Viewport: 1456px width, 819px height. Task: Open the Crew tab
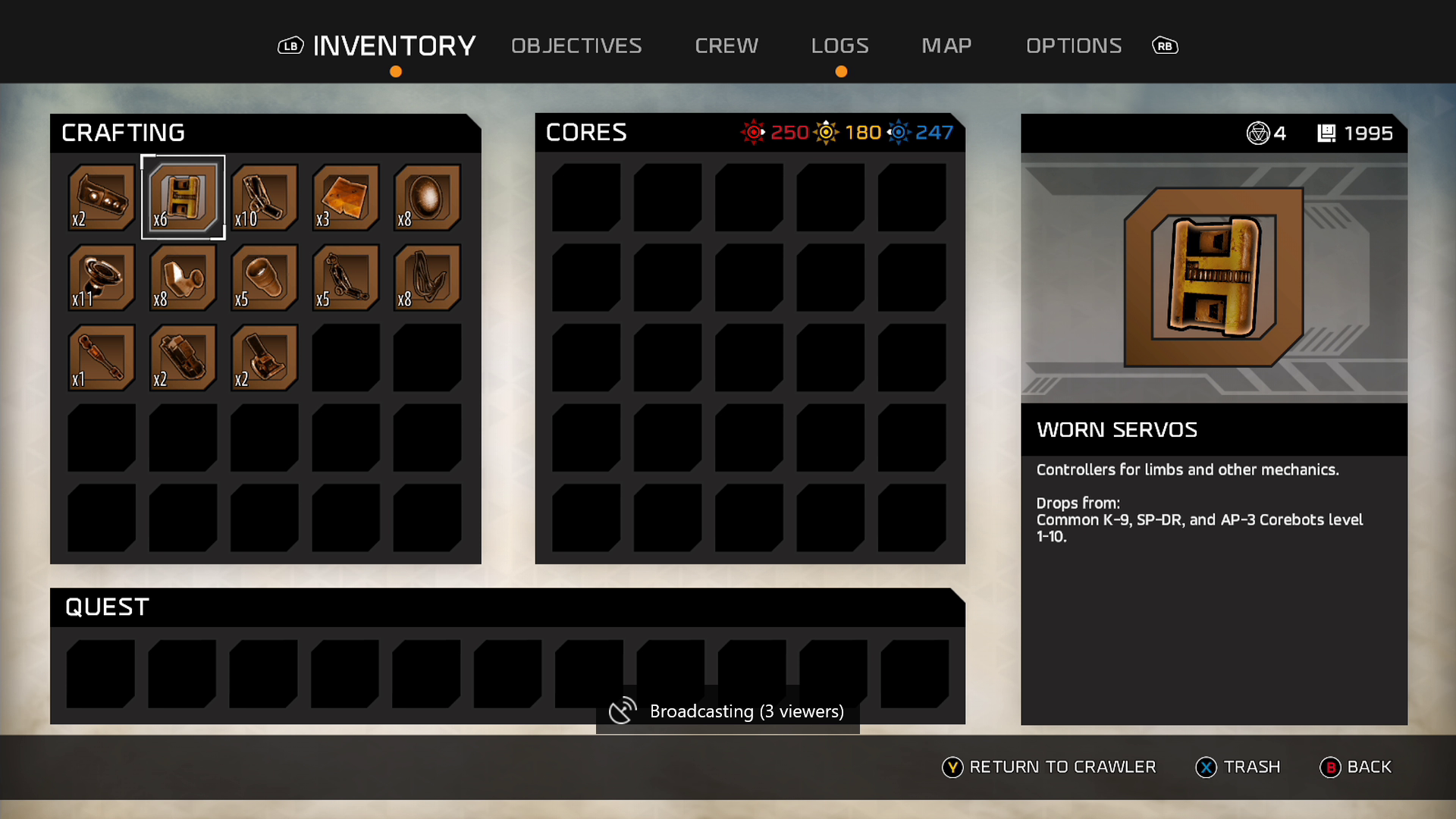point(726,45)
